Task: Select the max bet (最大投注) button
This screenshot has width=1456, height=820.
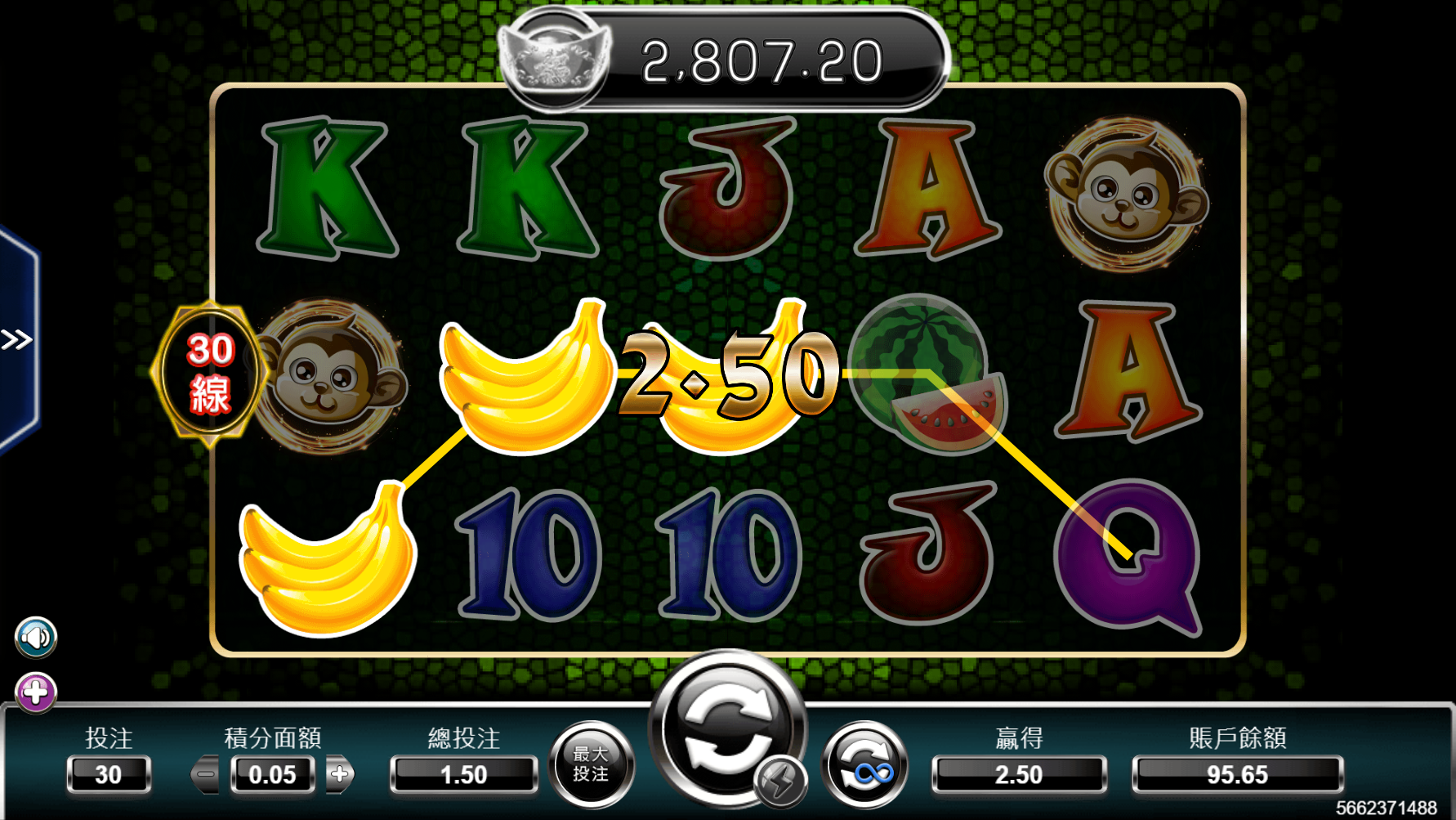Action: 591,764
